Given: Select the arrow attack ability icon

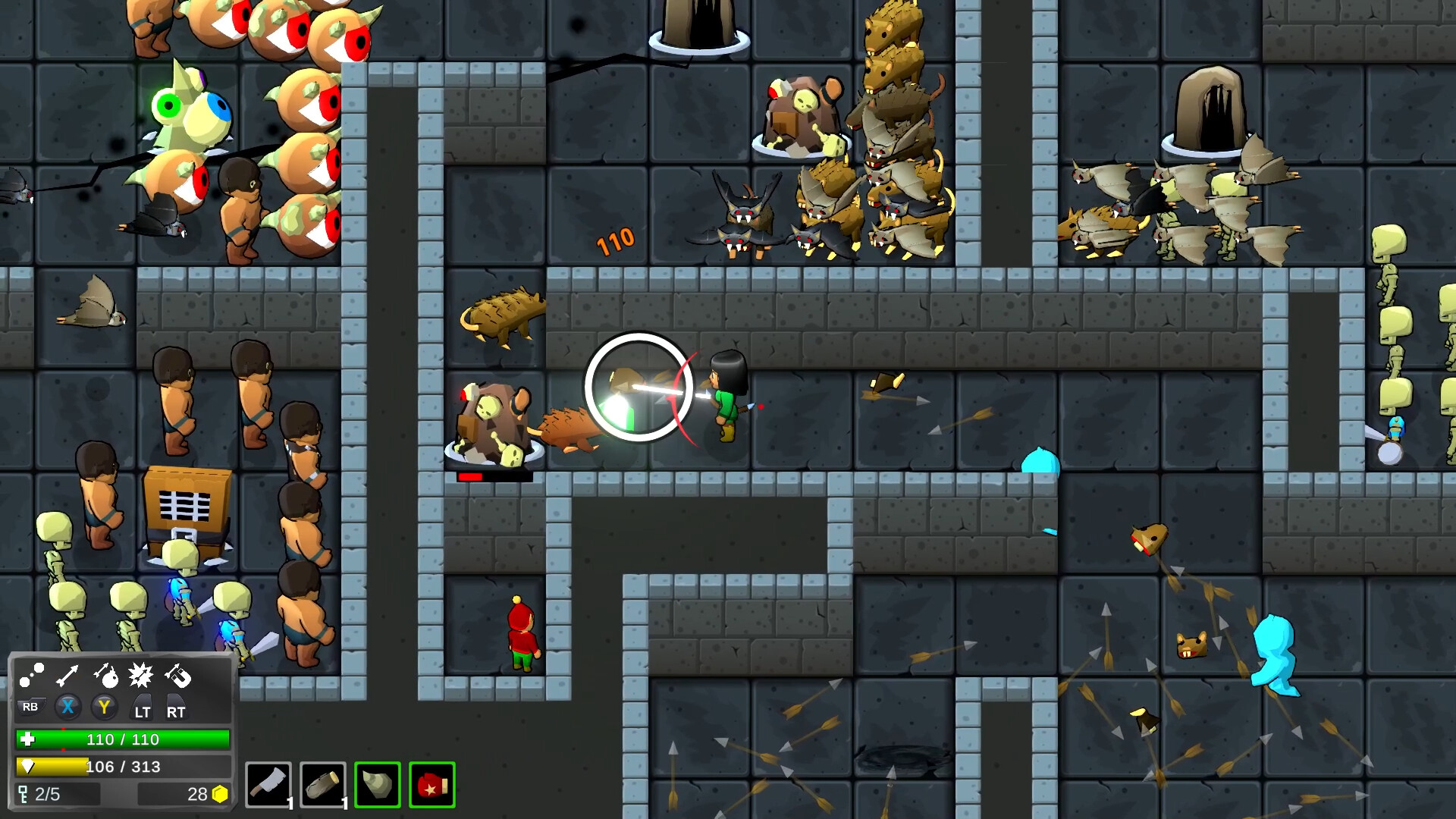Looking at the screenshot, I should point(66,674).
